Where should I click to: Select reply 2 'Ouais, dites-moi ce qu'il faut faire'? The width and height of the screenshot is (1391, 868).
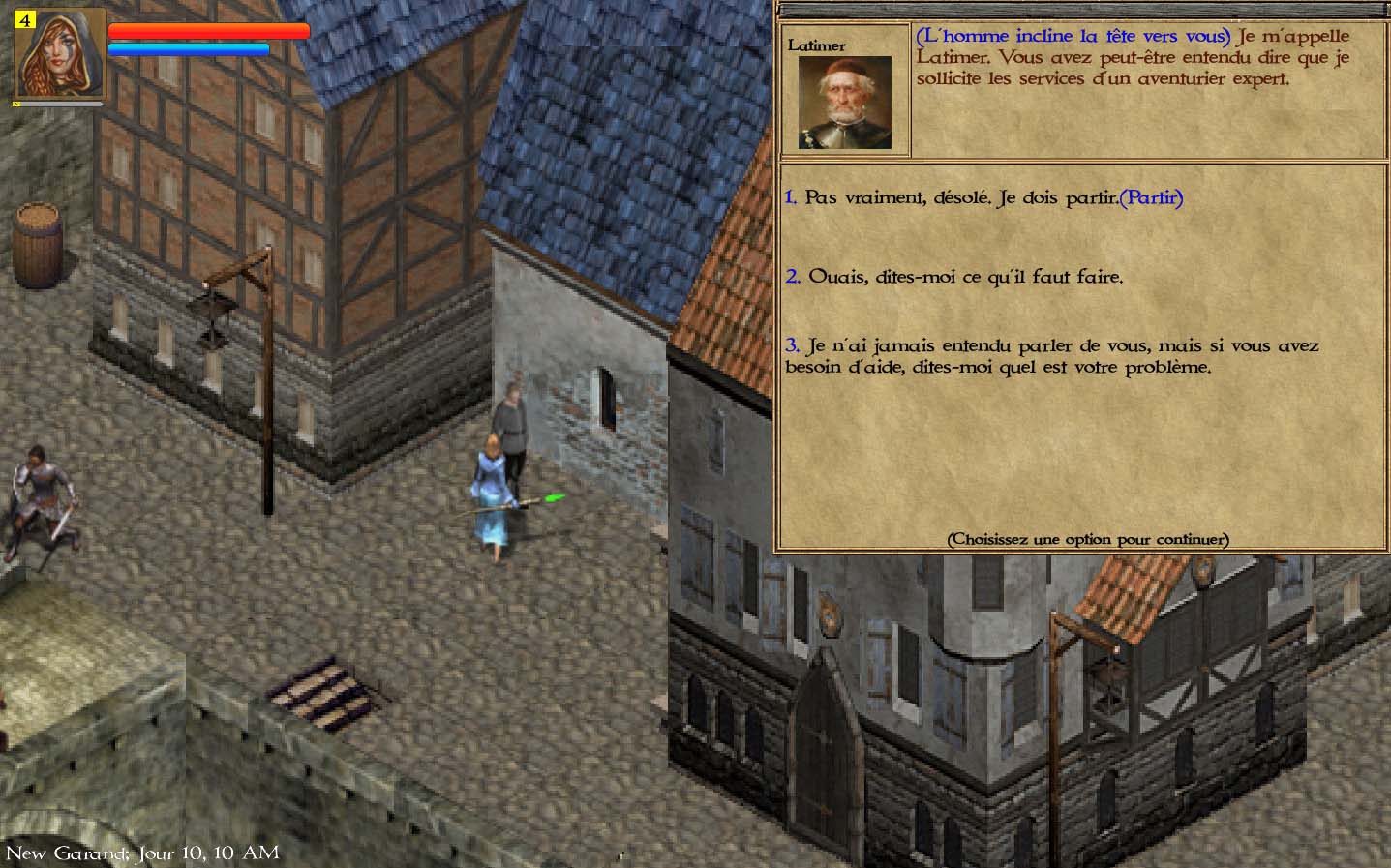pos(953,277)
